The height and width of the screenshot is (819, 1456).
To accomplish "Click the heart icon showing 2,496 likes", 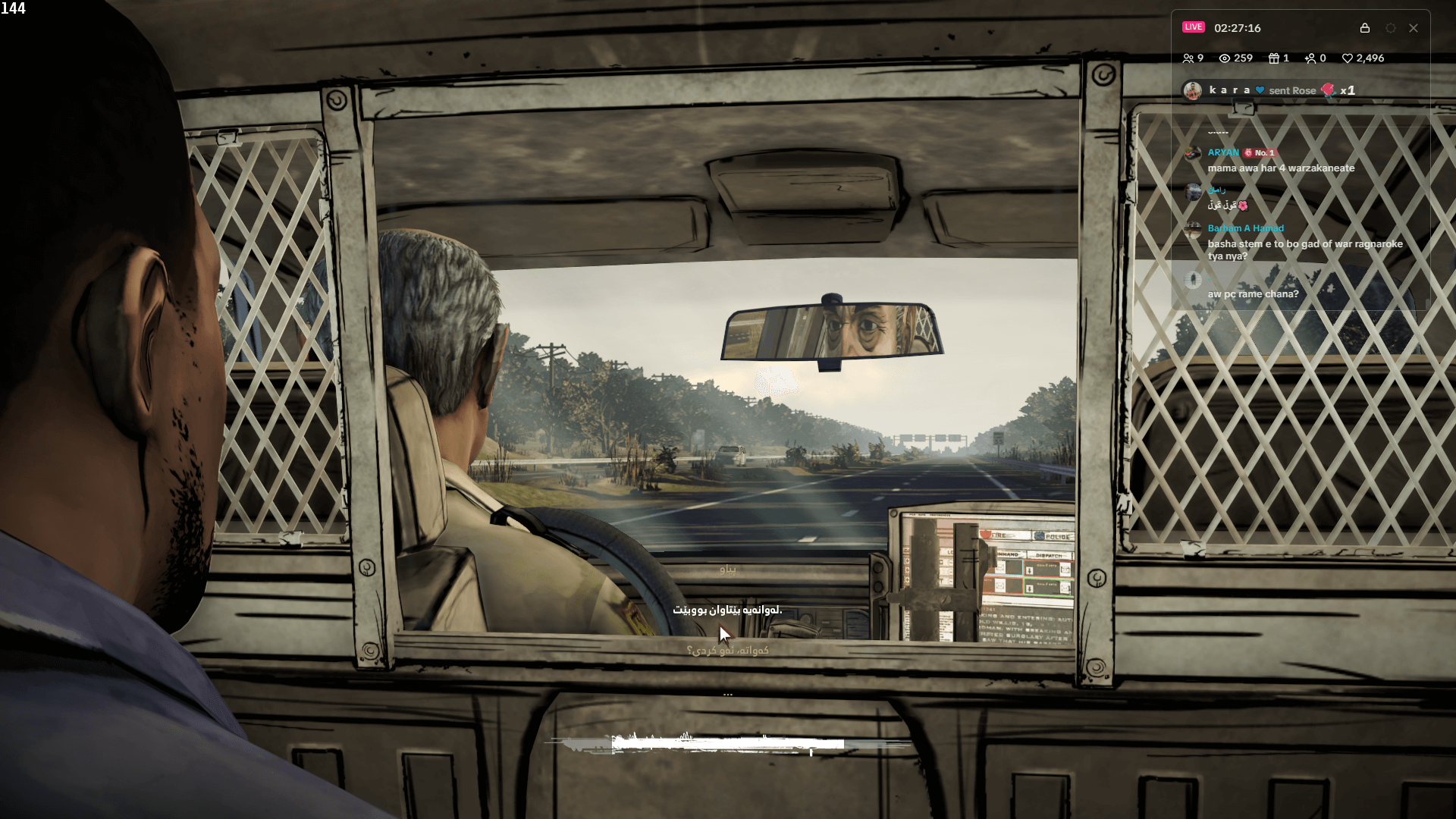I will pyautogui.click(x=1348, y=58).
